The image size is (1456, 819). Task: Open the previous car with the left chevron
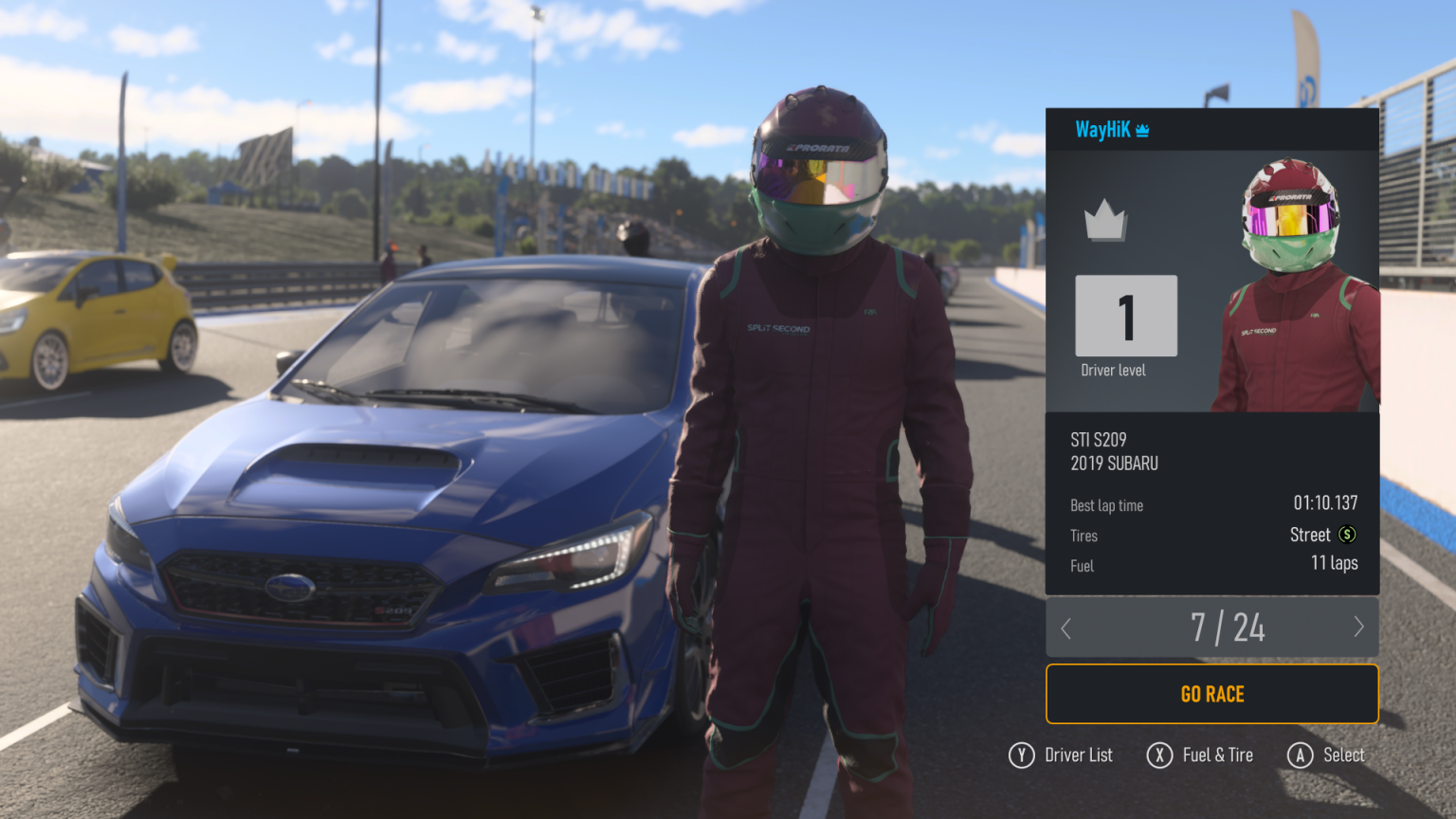click(x=1065, y=628)
